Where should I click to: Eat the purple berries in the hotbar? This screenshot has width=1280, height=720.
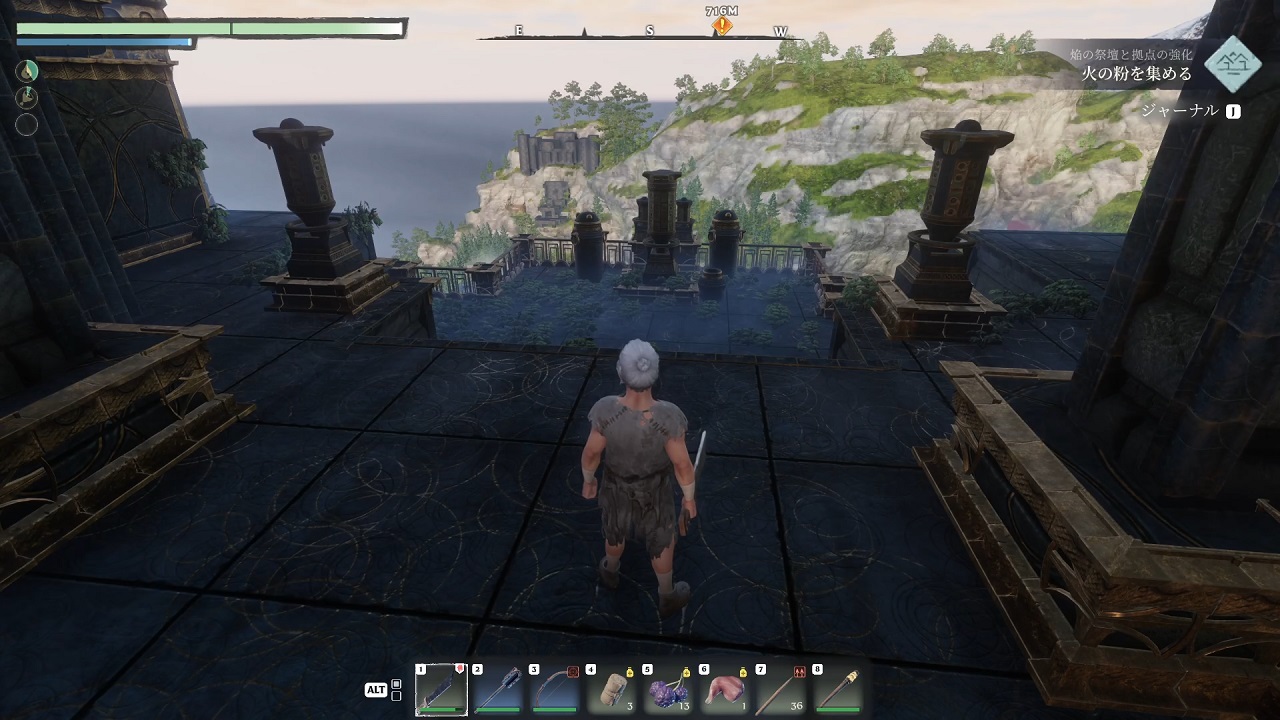coord(668,688)
